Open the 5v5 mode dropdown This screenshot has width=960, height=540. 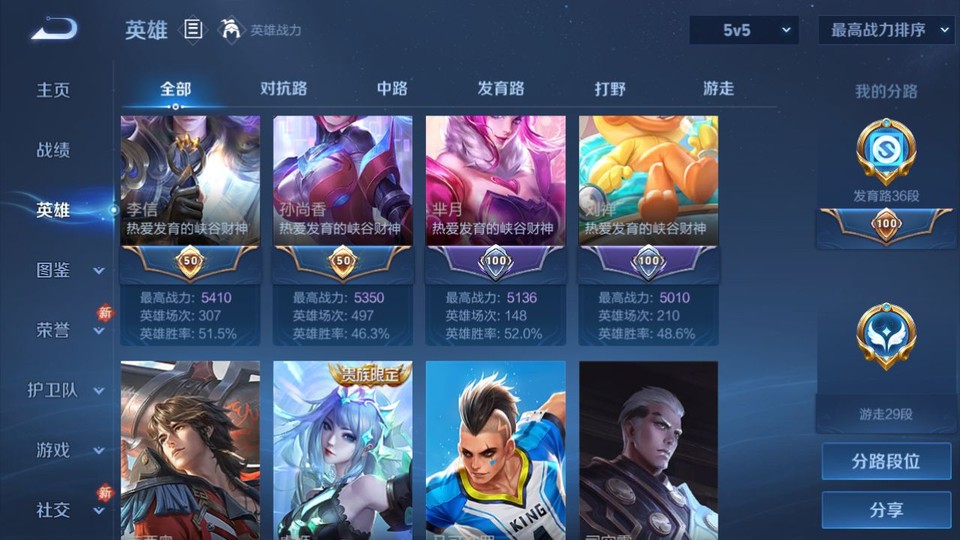[x=744, y=30]
